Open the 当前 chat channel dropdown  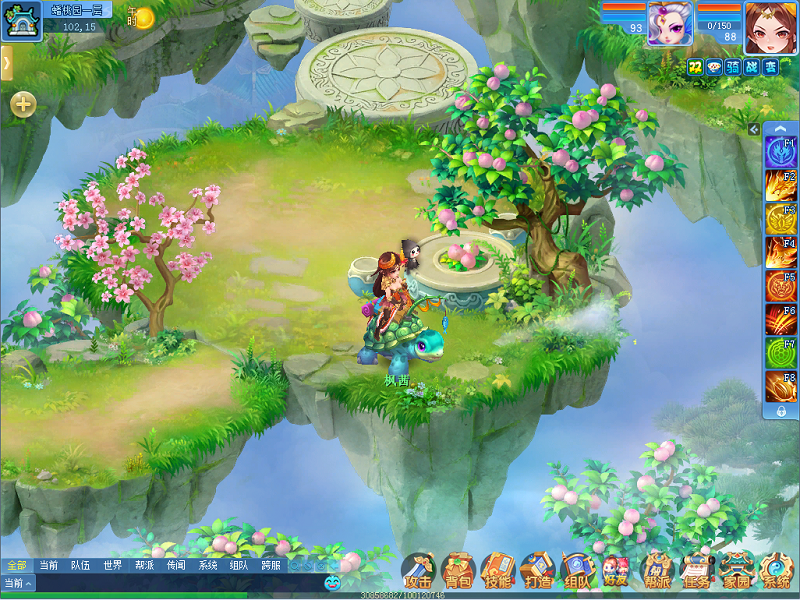pos(18,583)
